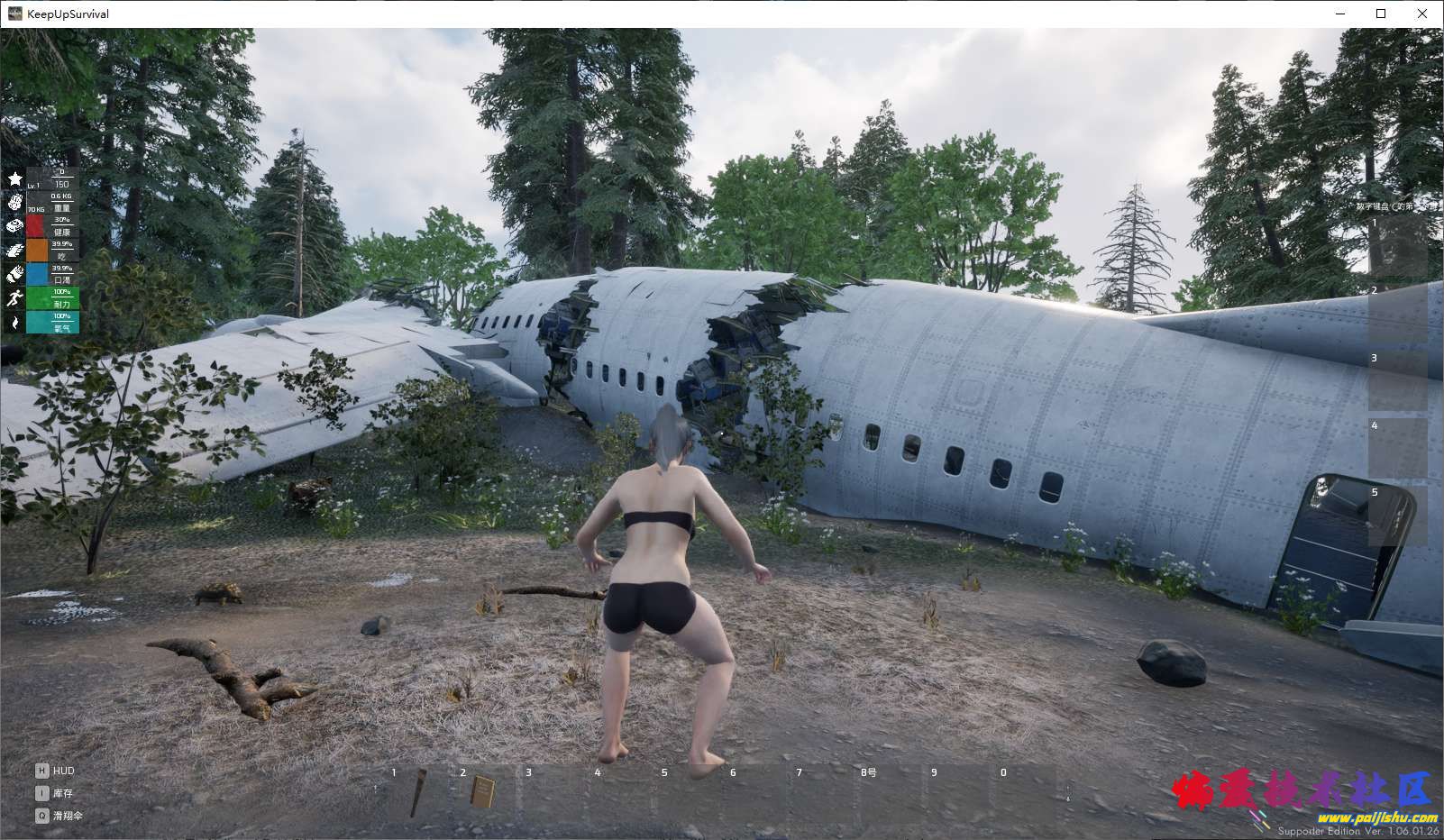Viewport: 1444px width, 840px height.
Task: Close the KeepUpSurvival window
Action: pyautogui.click(x=1422, y=14)
